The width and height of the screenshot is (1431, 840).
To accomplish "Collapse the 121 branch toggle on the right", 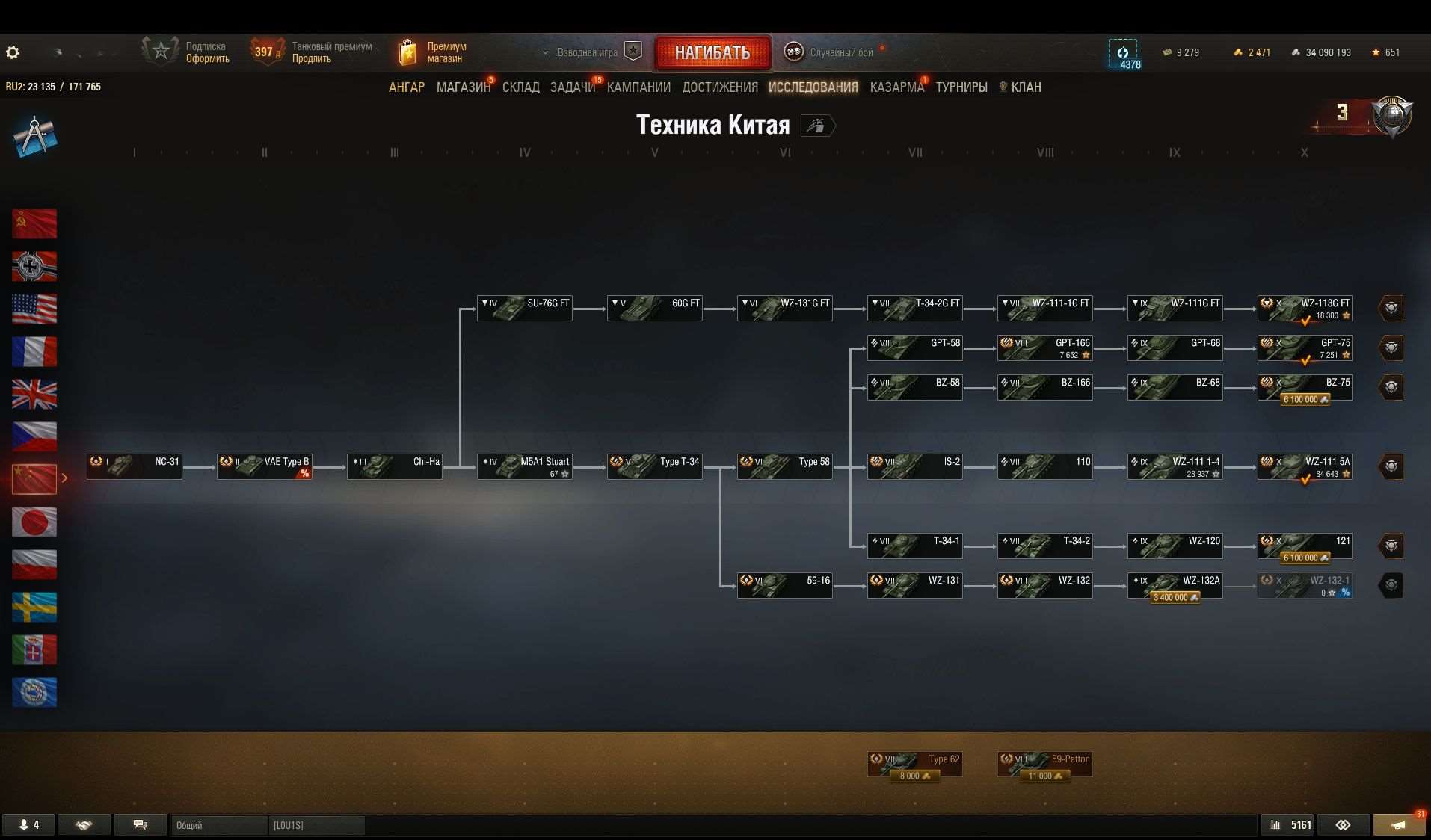I will pyautogui.click(x=1391, y=546).
